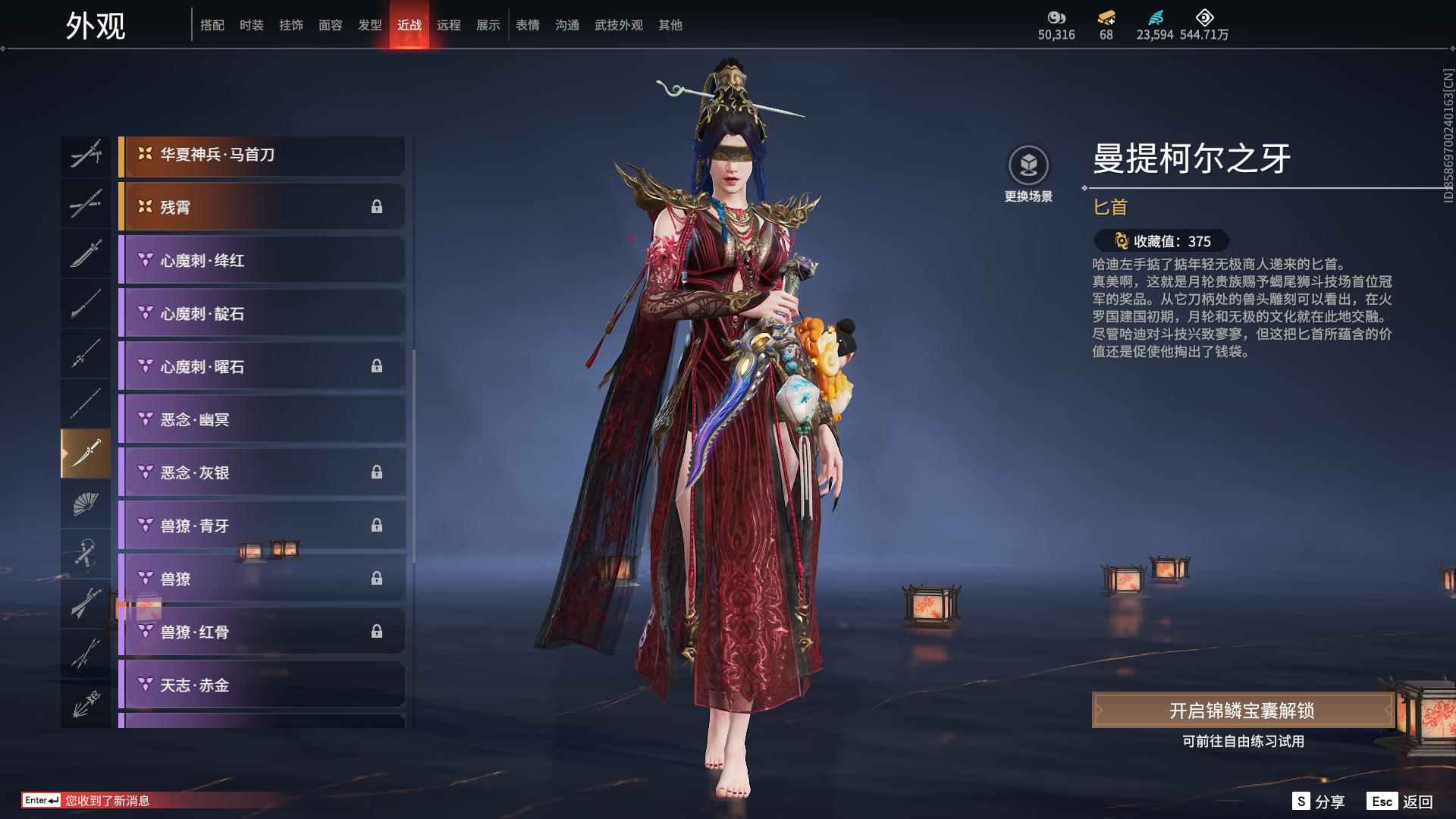Switch to the 时装 tab
1456x819 pixels.
(x=251, y=24)
